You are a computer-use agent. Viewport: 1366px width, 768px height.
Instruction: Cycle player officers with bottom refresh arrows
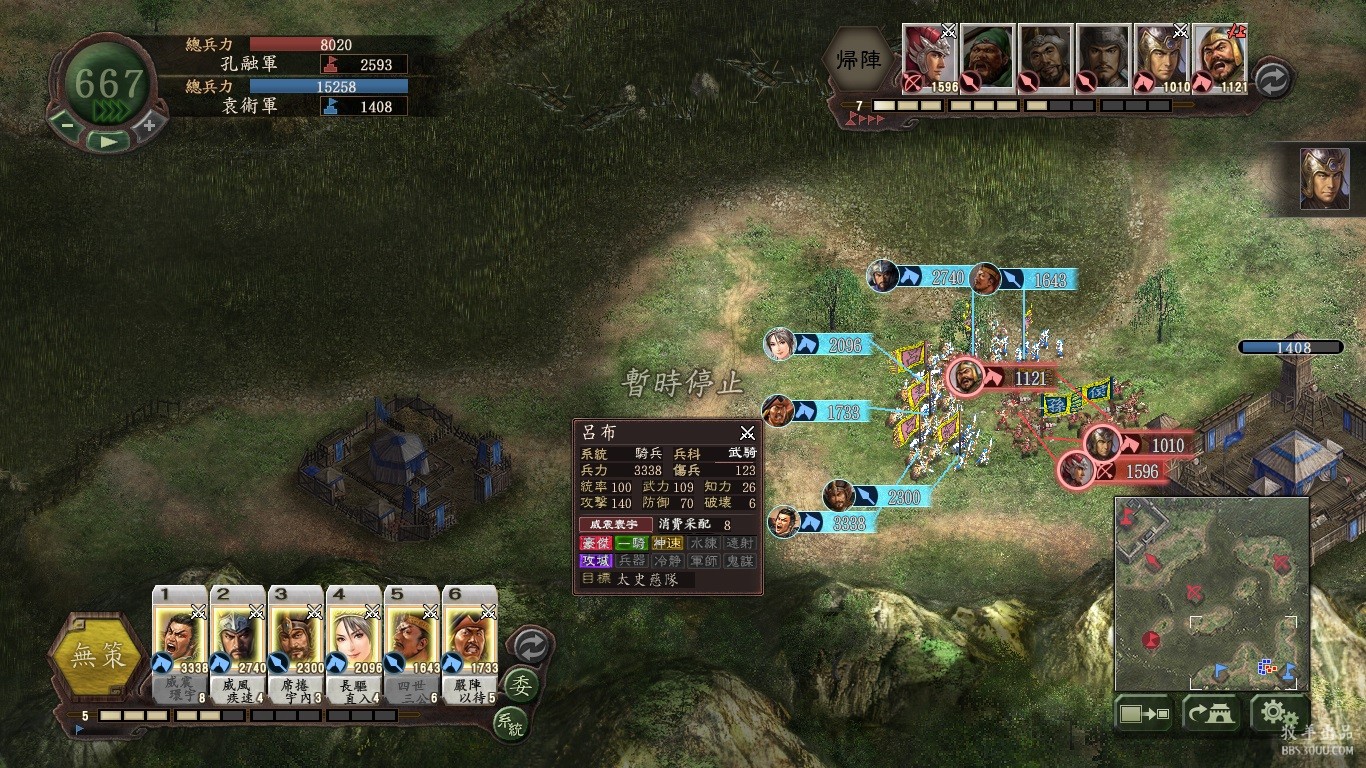pyautogui.click(x=530, y=646)
